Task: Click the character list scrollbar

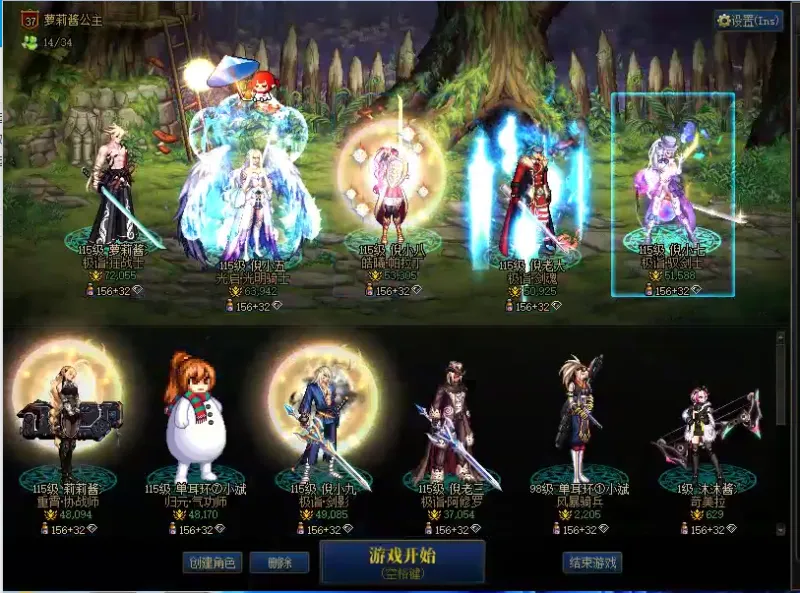Action: coord(781,380)
